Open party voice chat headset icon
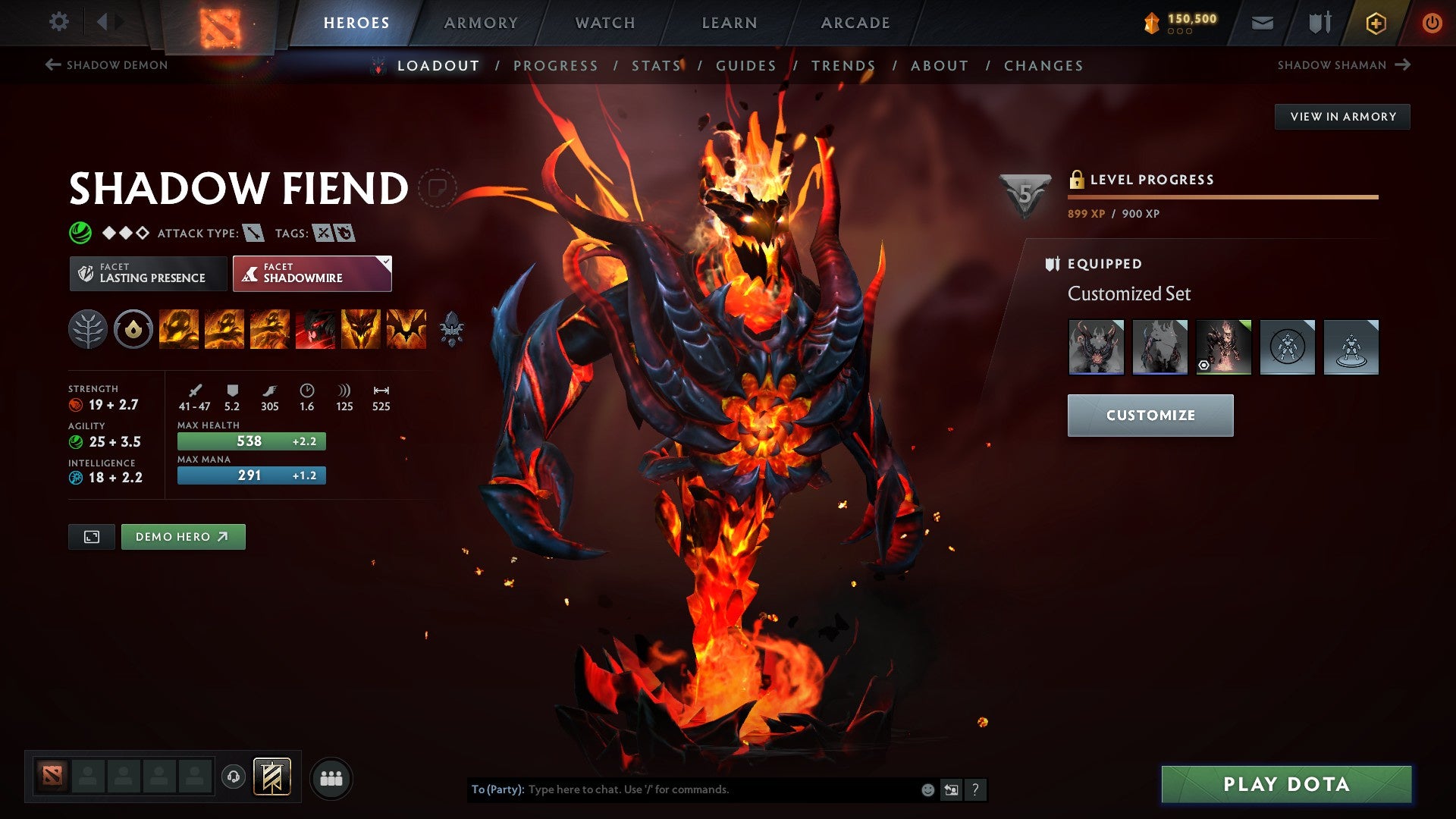 tap(232, 777)
